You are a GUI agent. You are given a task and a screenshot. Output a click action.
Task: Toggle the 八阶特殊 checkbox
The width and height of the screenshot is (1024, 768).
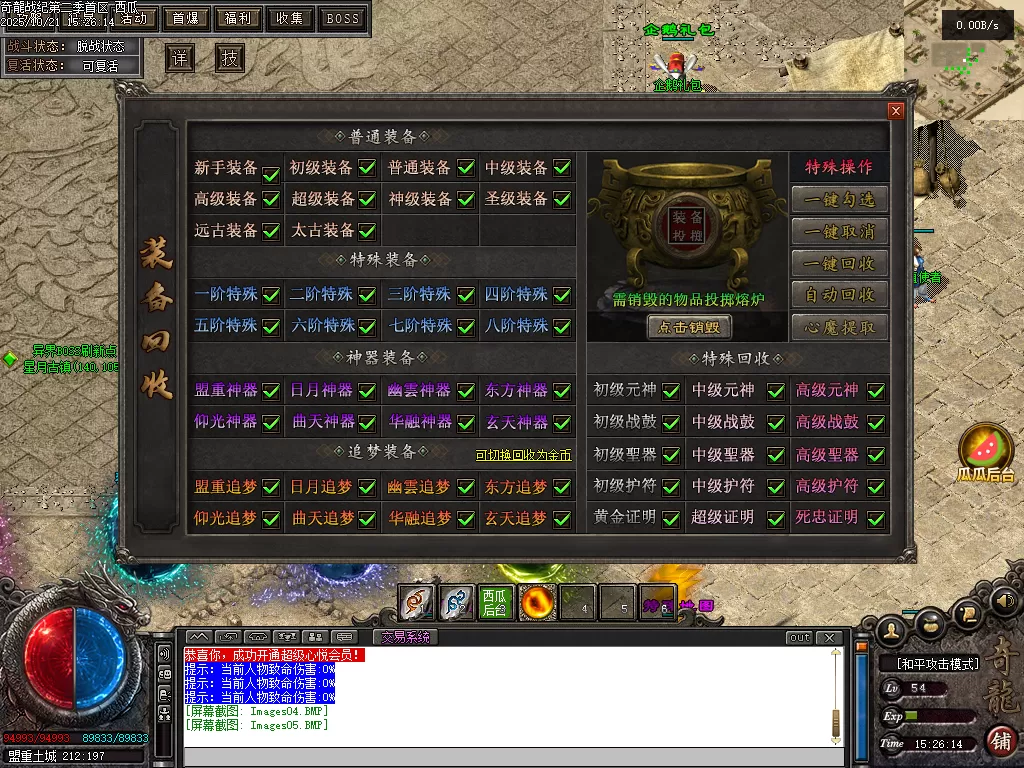coord(562,326)
